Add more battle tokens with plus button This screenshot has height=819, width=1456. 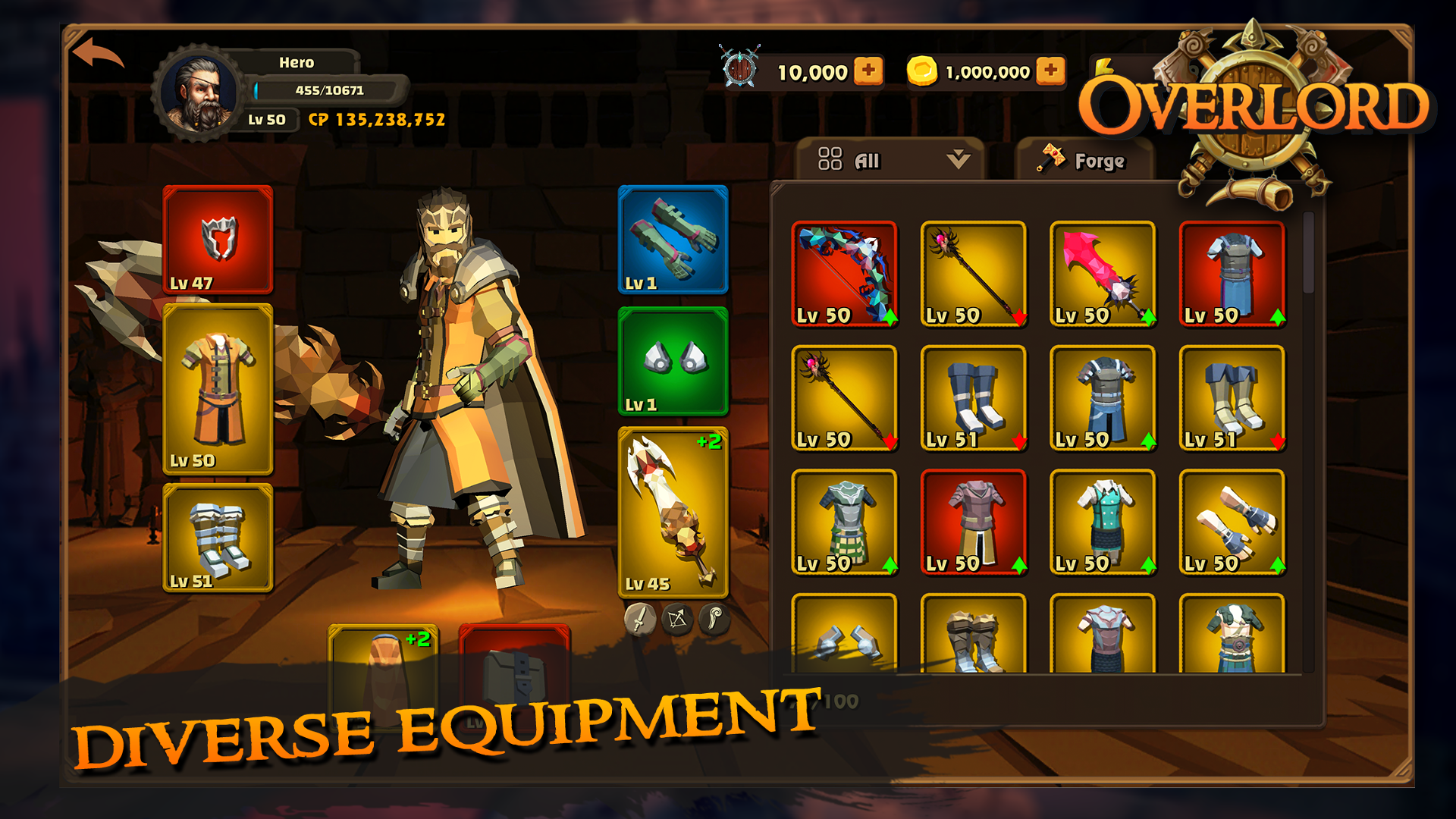point(868,71)
